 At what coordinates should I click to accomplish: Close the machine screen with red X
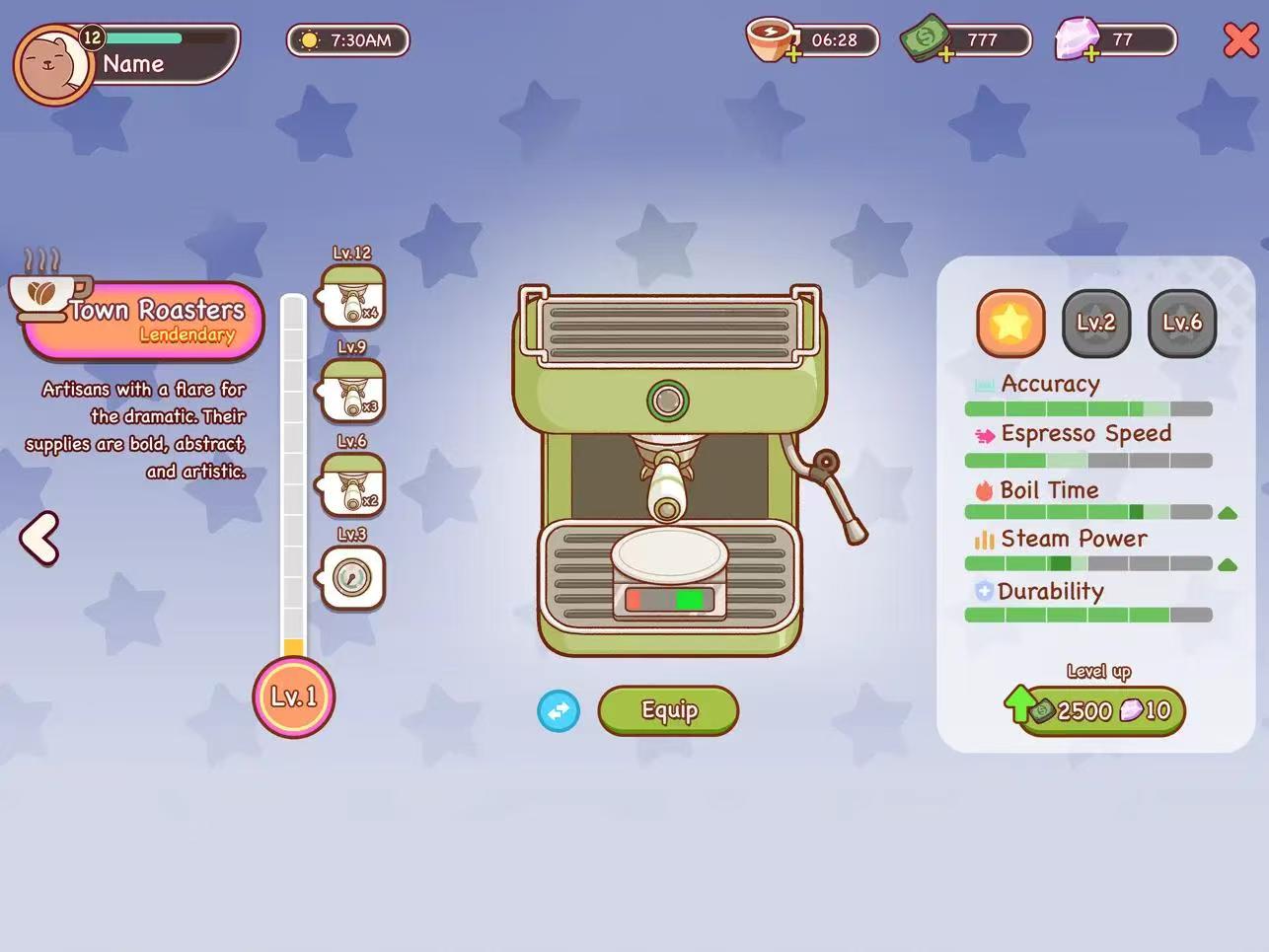[1240, 40]
